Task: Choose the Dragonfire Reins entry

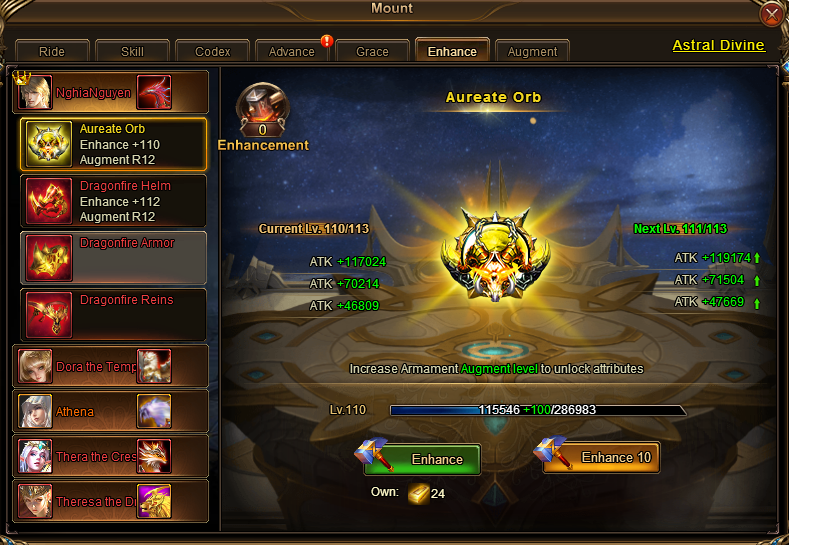Action: (113, 314)
